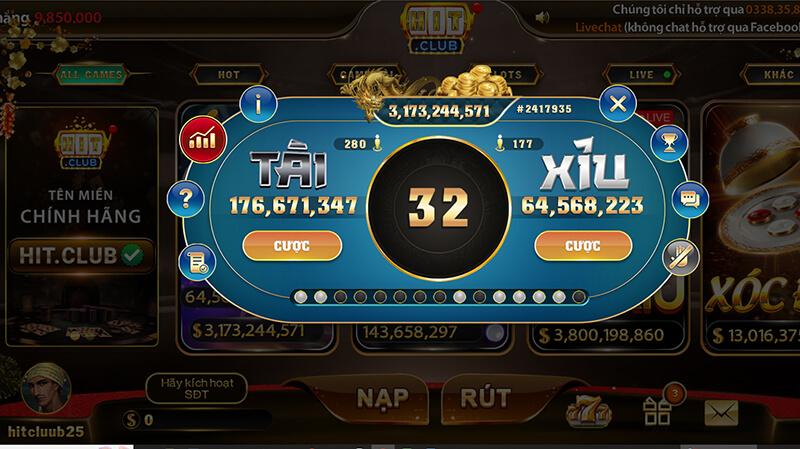Click the RÚT withdraw button
The height and width of the screenshot is (449, 800).
(x=485, y=397)
